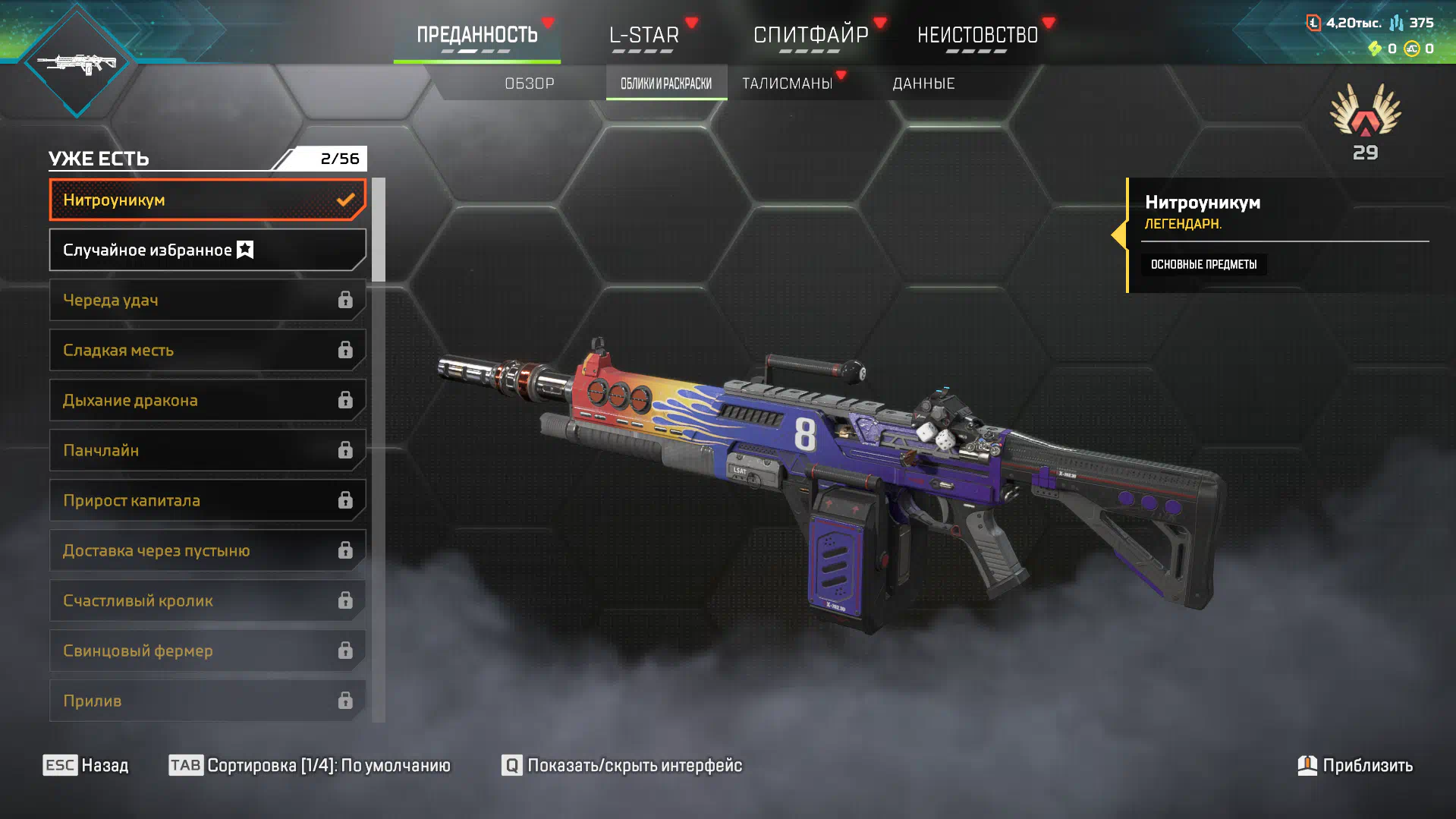Select the Неистовство weapon tab
The height and width of the screenshot is (819, 1456).
coord(977,36)
